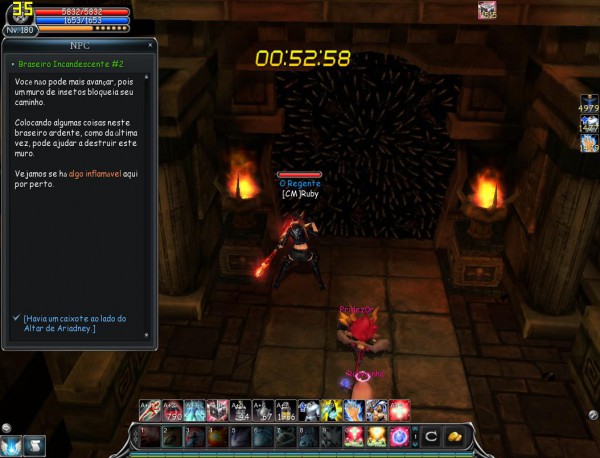600x458 pixels.
Task: Use the red starburst skill in the top buff row
Action: tap(399, 409)
